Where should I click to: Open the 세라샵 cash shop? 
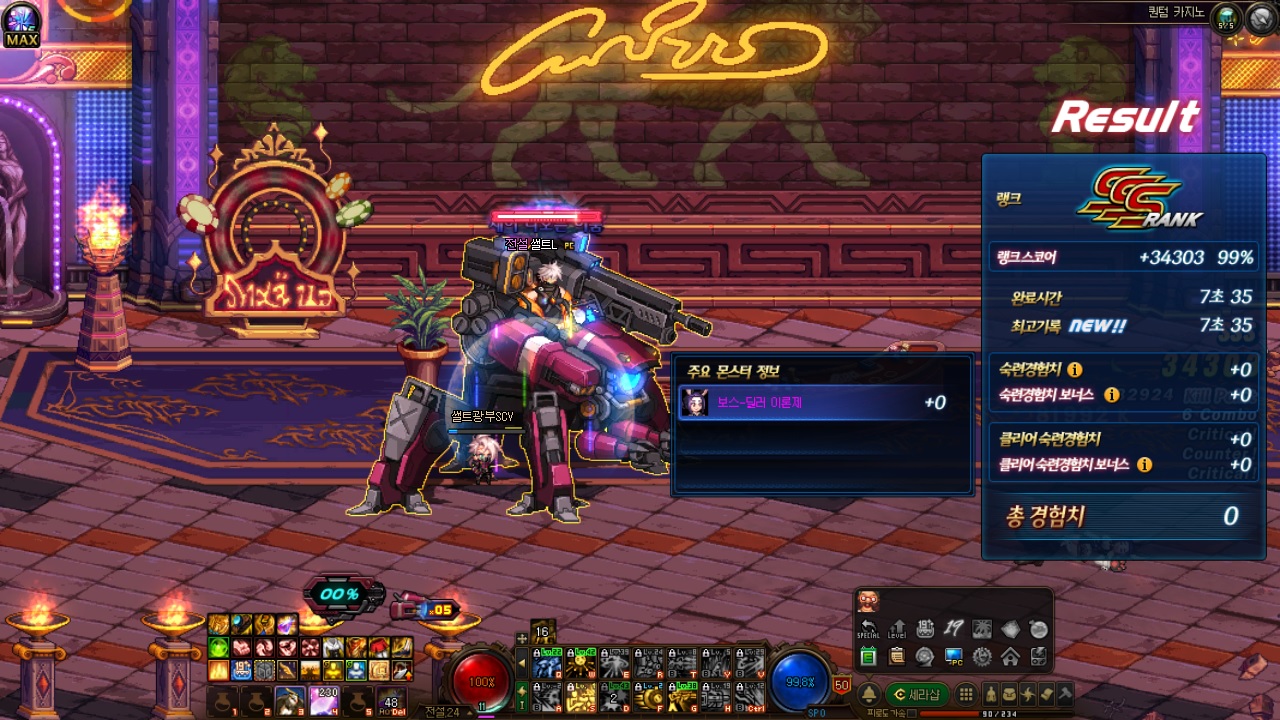coord(918,694)
